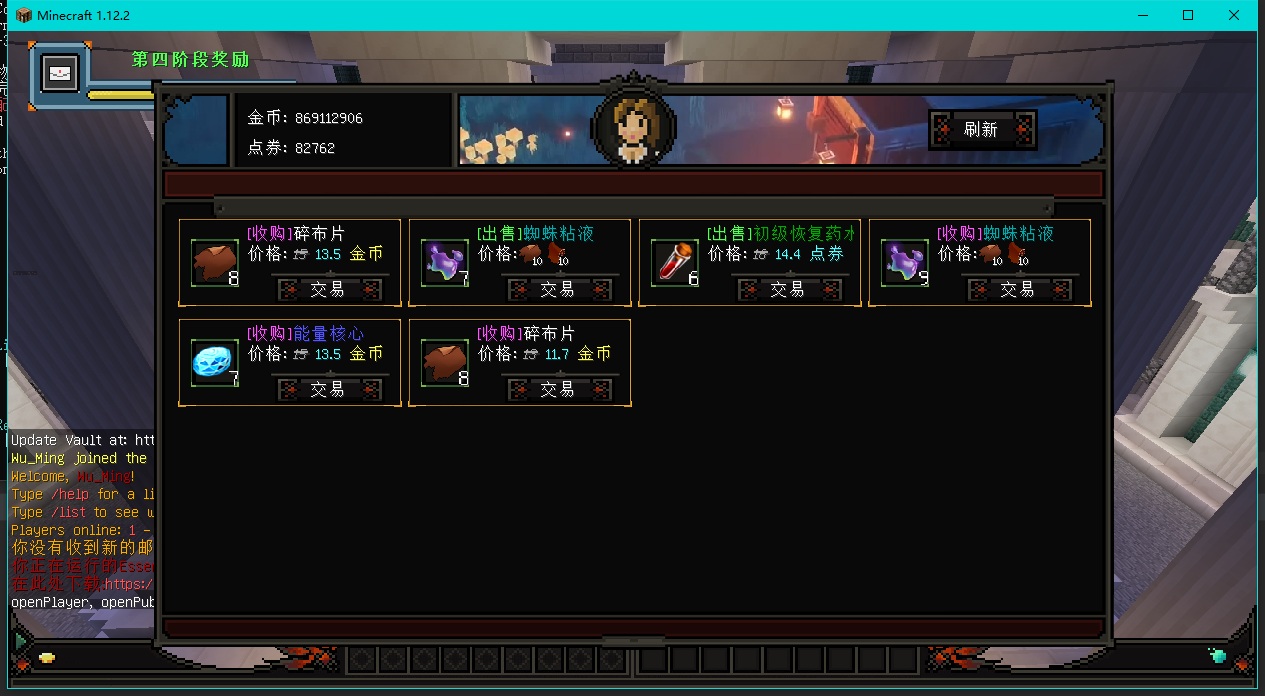Select the purple potion icon of [收购]蜘蛛粘液

904,262
